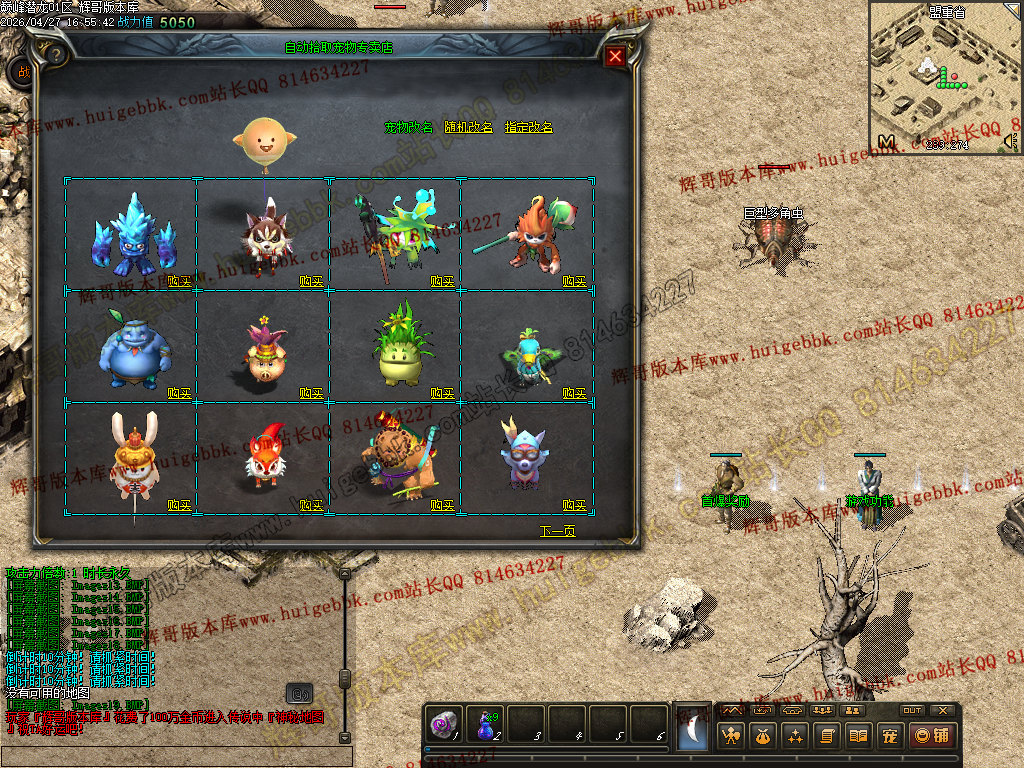
Task: Go to next page 下一页
Action: click(x=557, y=531)
